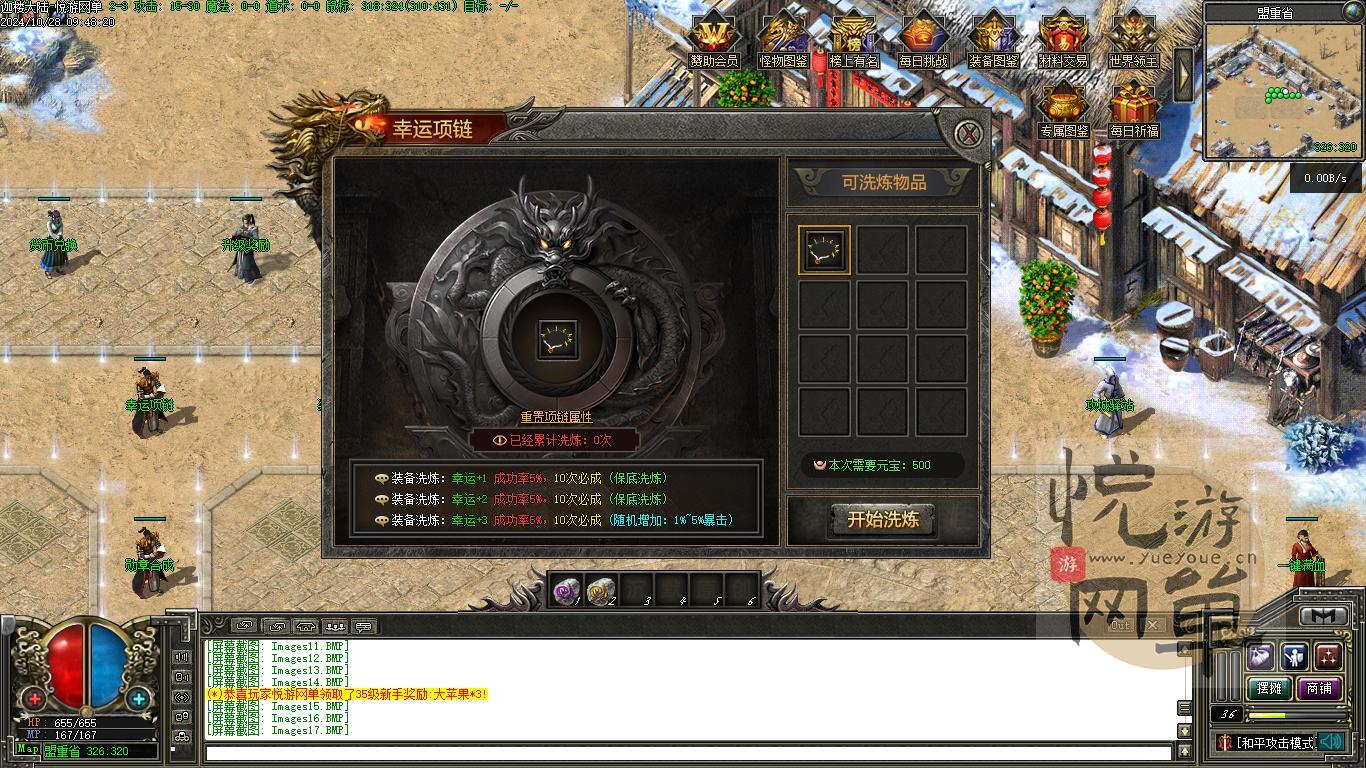
Task: Open the 摆摊 stall button
Action: pos(1269,688)
